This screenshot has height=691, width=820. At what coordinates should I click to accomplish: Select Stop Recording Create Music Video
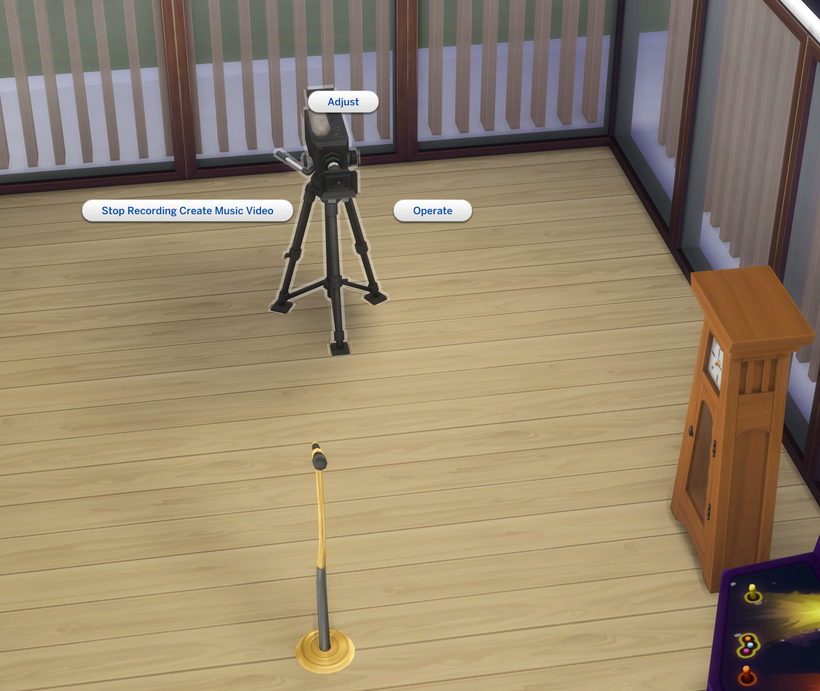point(187,211)
